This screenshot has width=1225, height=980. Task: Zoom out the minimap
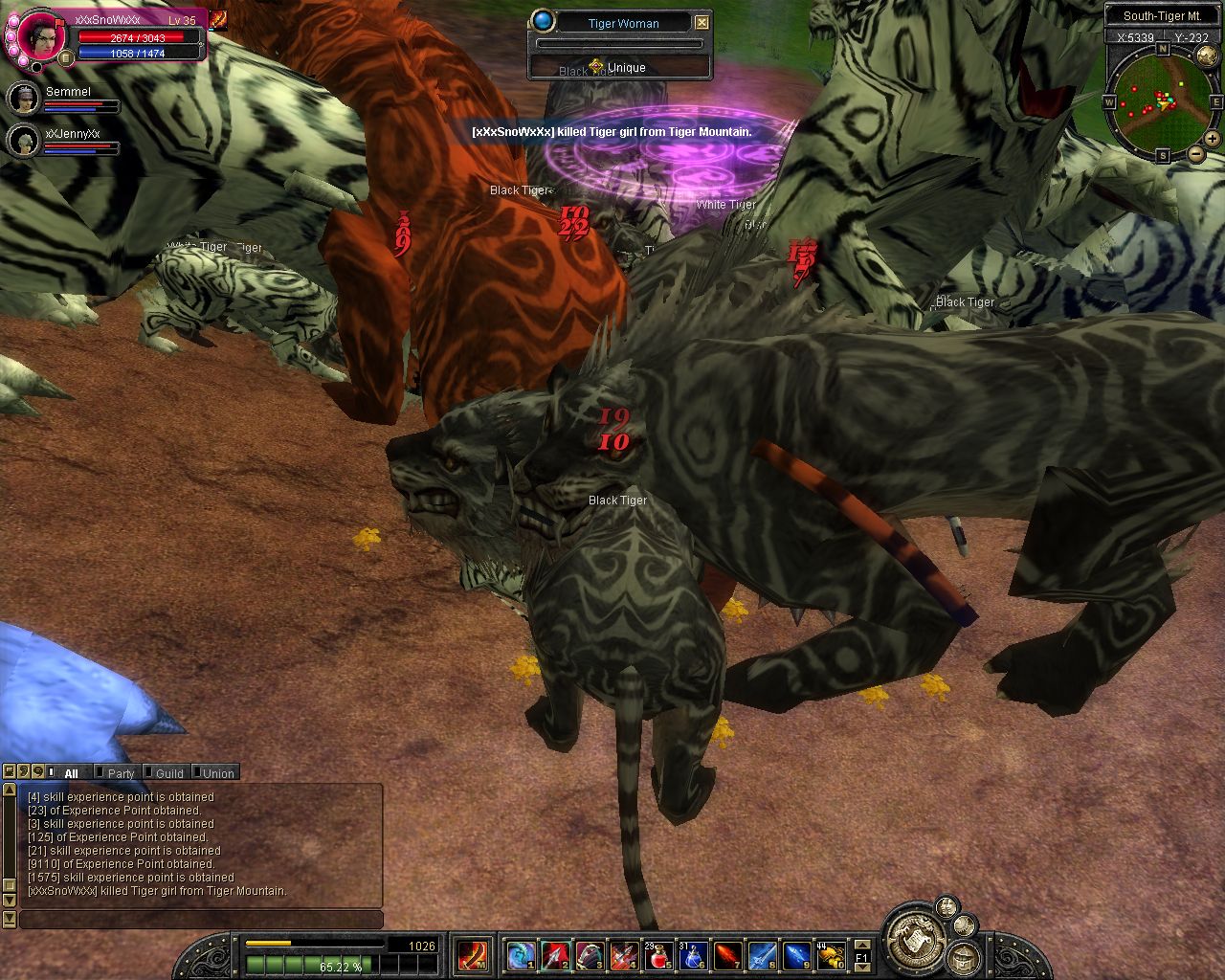tap(1196, 154)
